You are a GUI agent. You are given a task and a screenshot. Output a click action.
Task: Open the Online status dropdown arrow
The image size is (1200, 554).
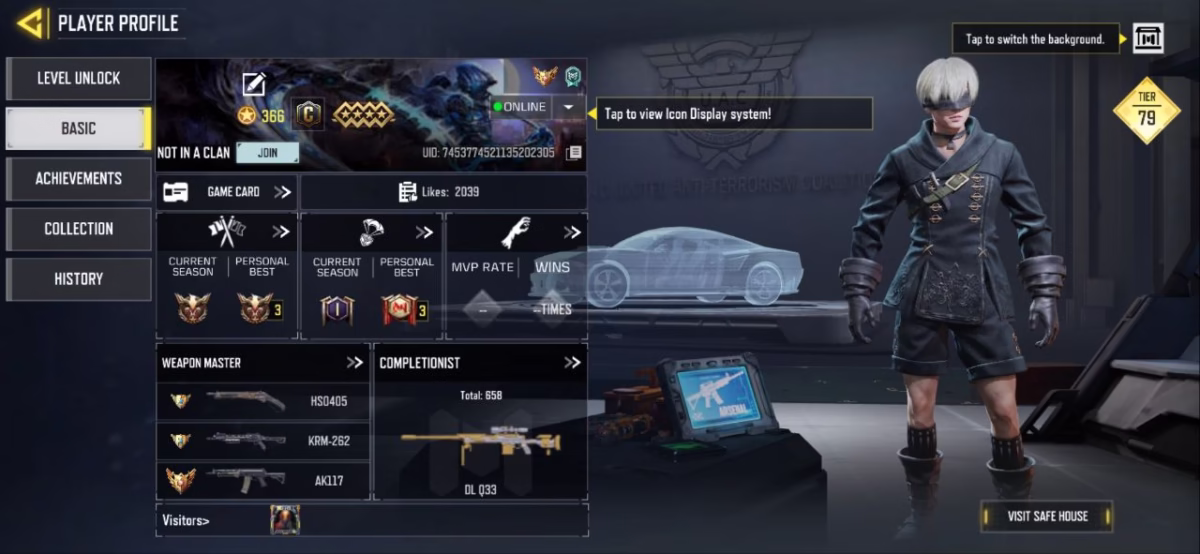568,107
